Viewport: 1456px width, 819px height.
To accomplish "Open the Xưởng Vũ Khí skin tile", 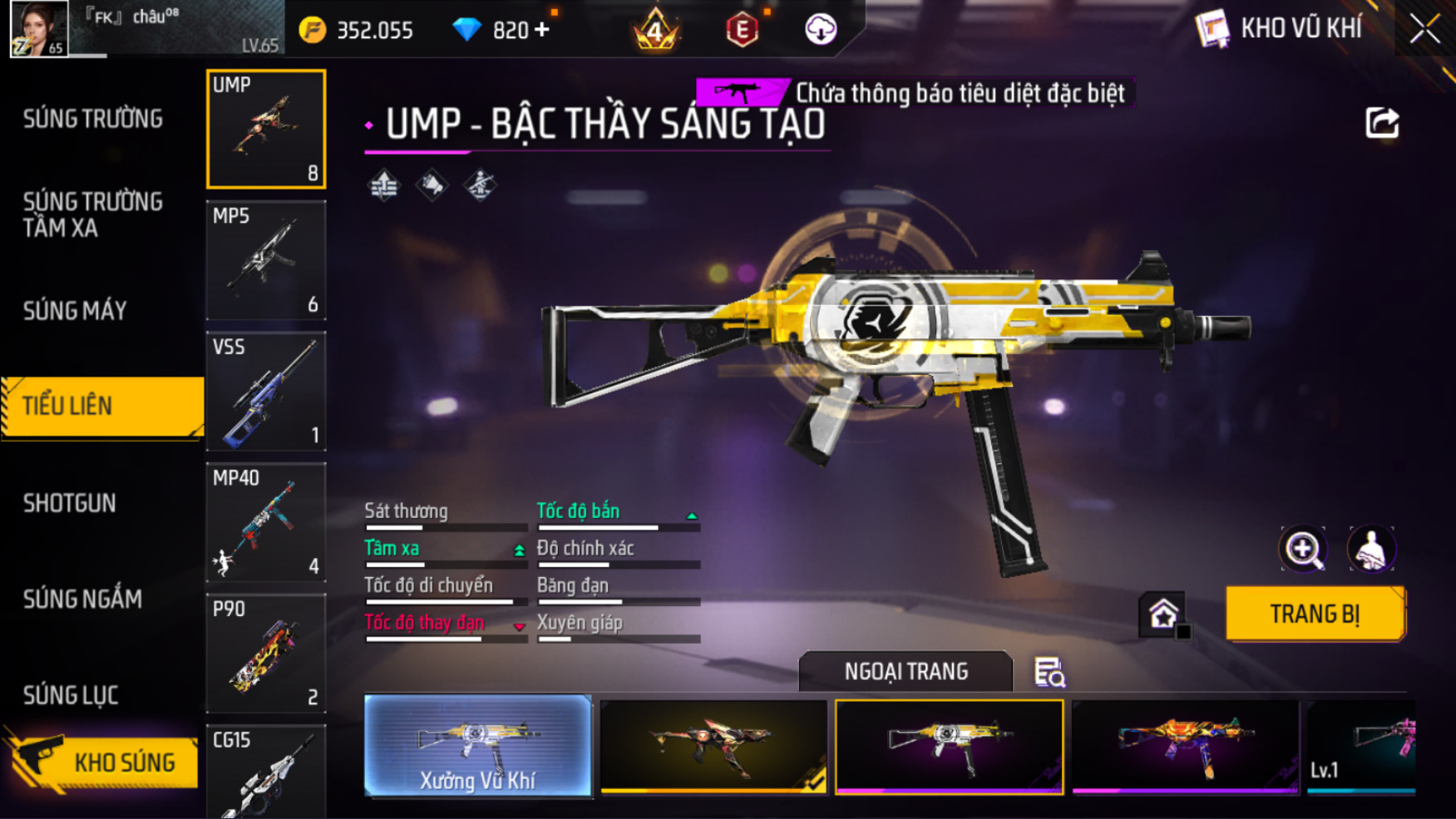I will pos(478,746).
